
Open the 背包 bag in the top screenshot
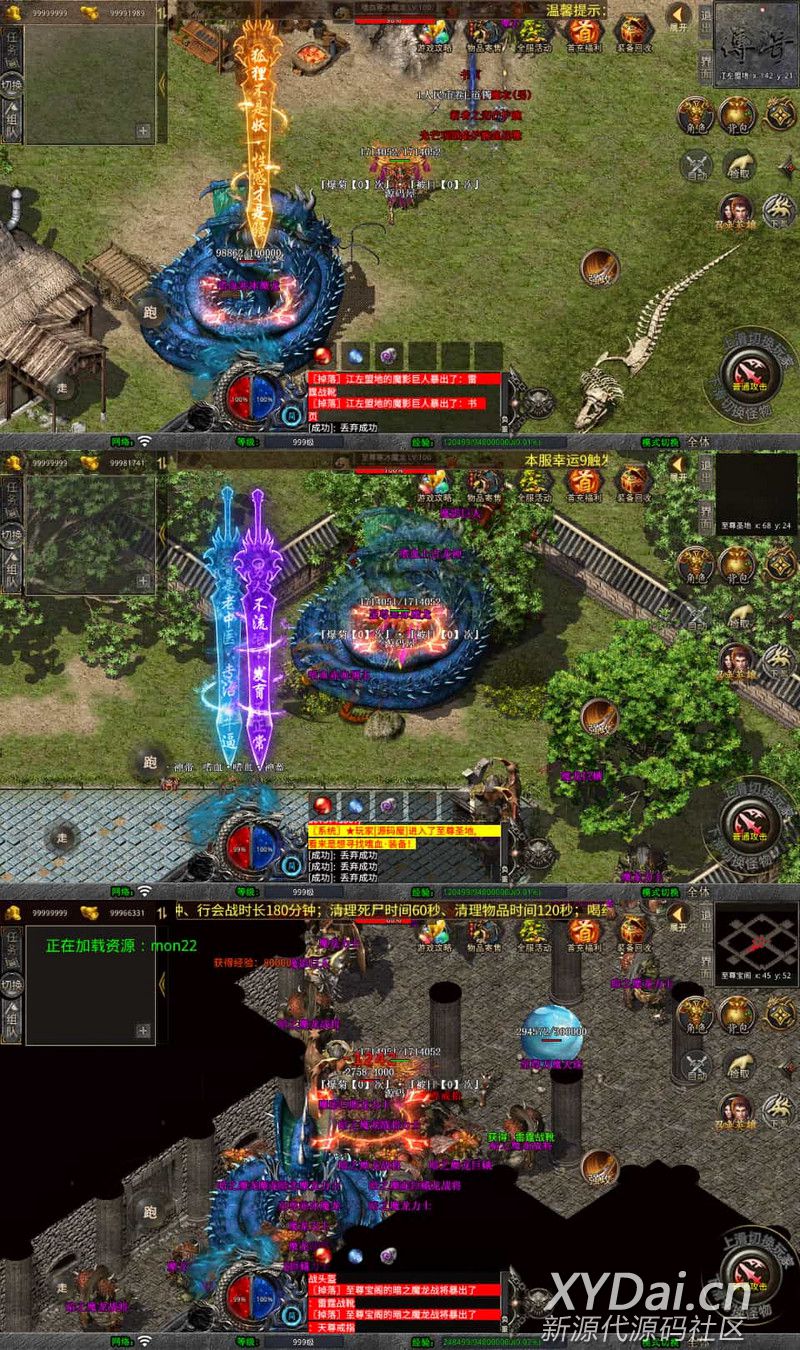(x=737, y=113)
